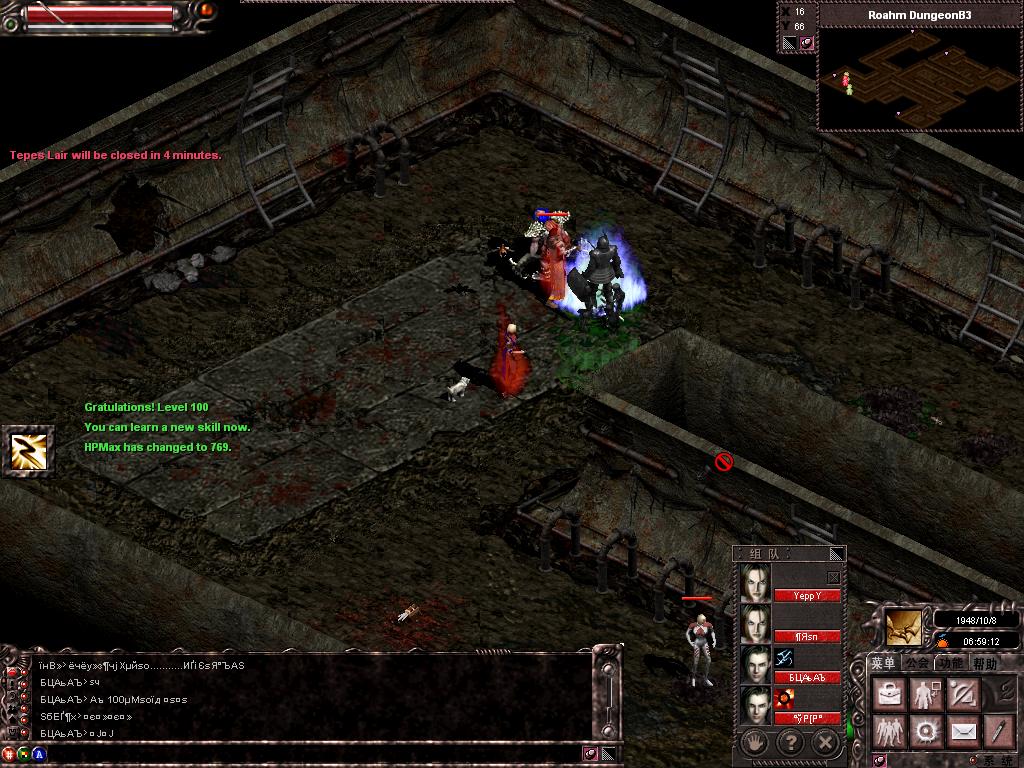Click the blue A chat mode button

pos(39,754)
